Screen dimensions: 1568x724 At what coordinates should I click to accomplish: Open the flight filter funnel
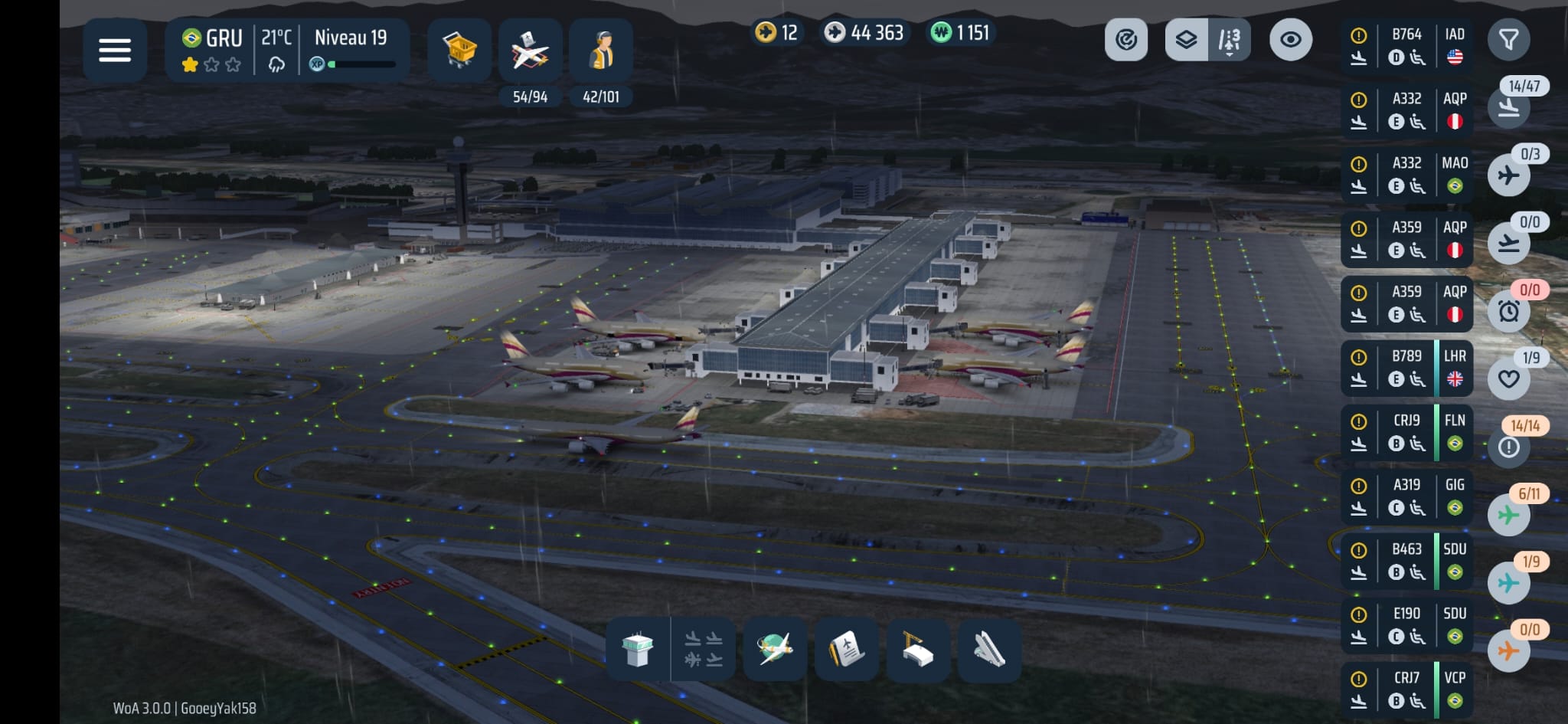coord(1508,40)
